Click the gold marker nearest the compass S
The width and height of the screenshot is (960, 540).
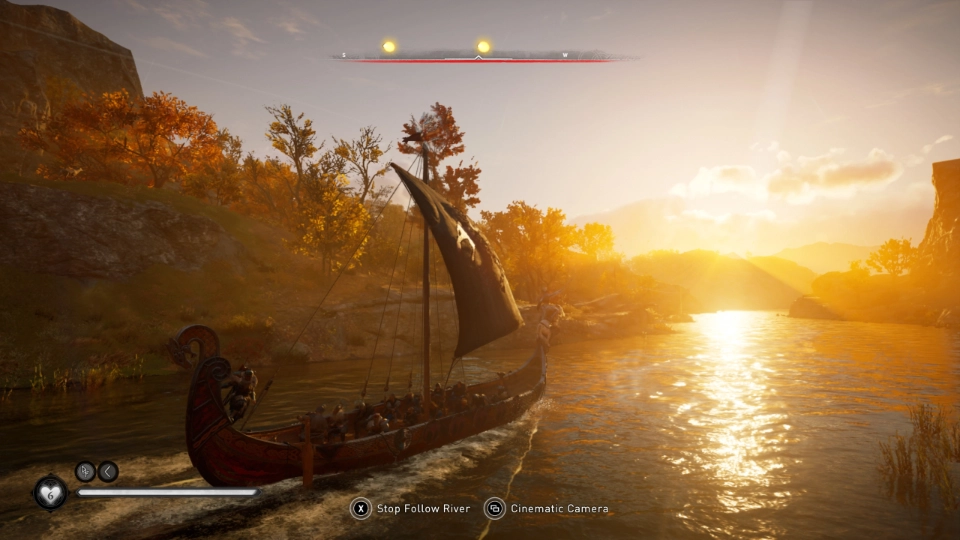click(389, 46)
